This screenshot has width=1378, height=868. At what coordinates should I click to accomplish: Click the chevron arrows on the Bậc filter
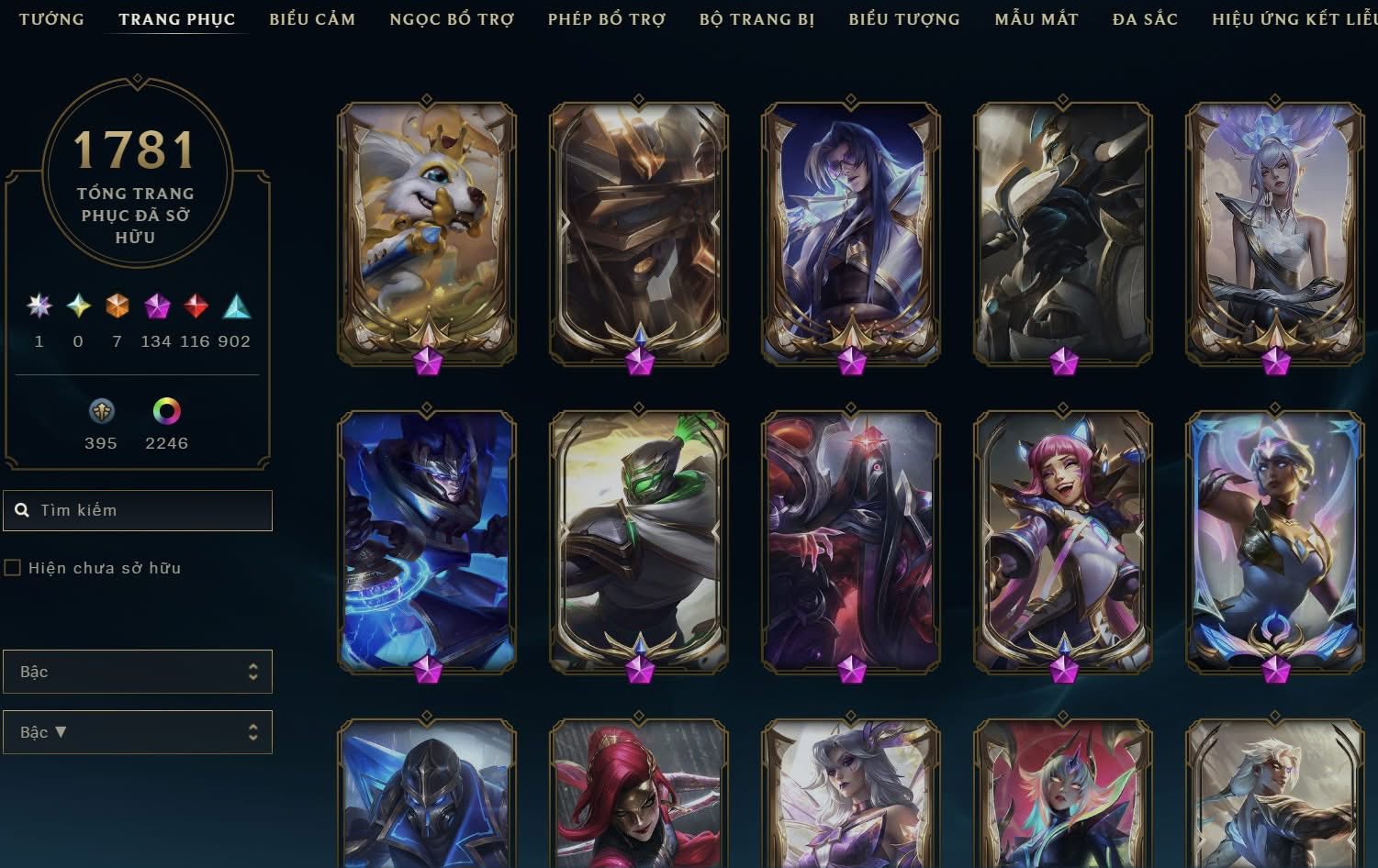point(255,671)
